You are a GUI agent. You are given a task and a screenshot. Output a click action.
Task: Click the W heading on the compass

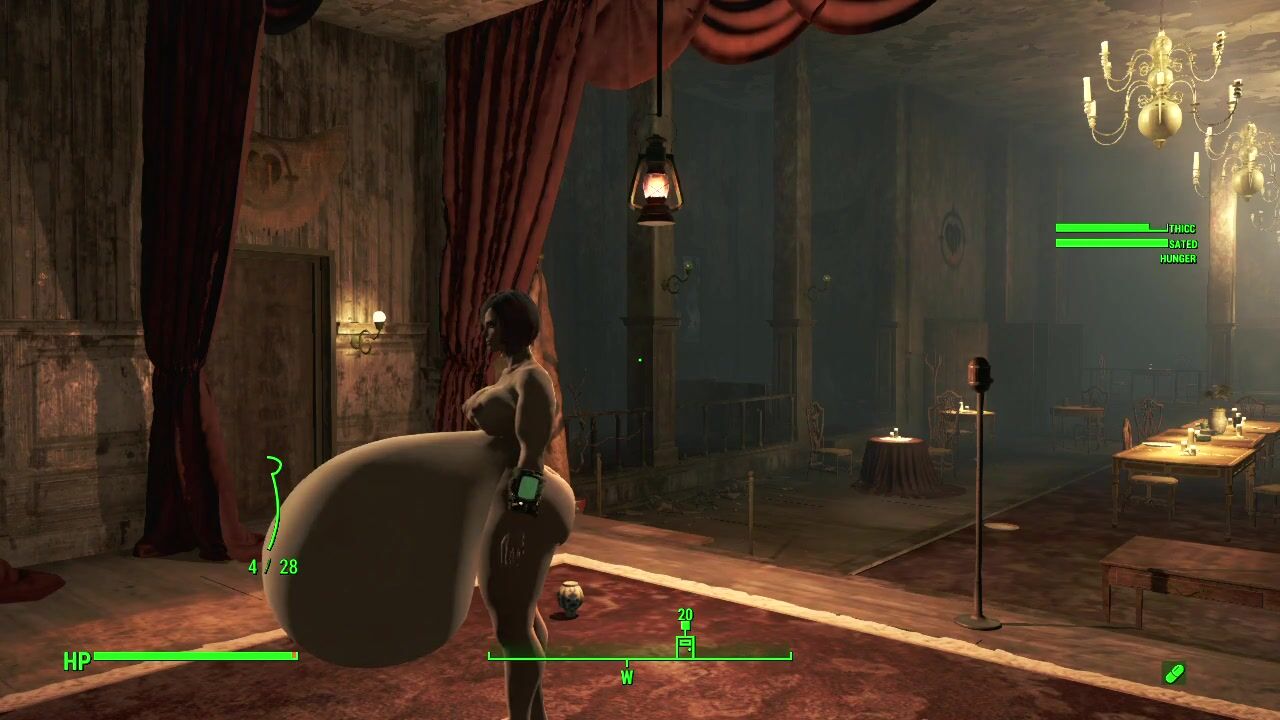627,677
